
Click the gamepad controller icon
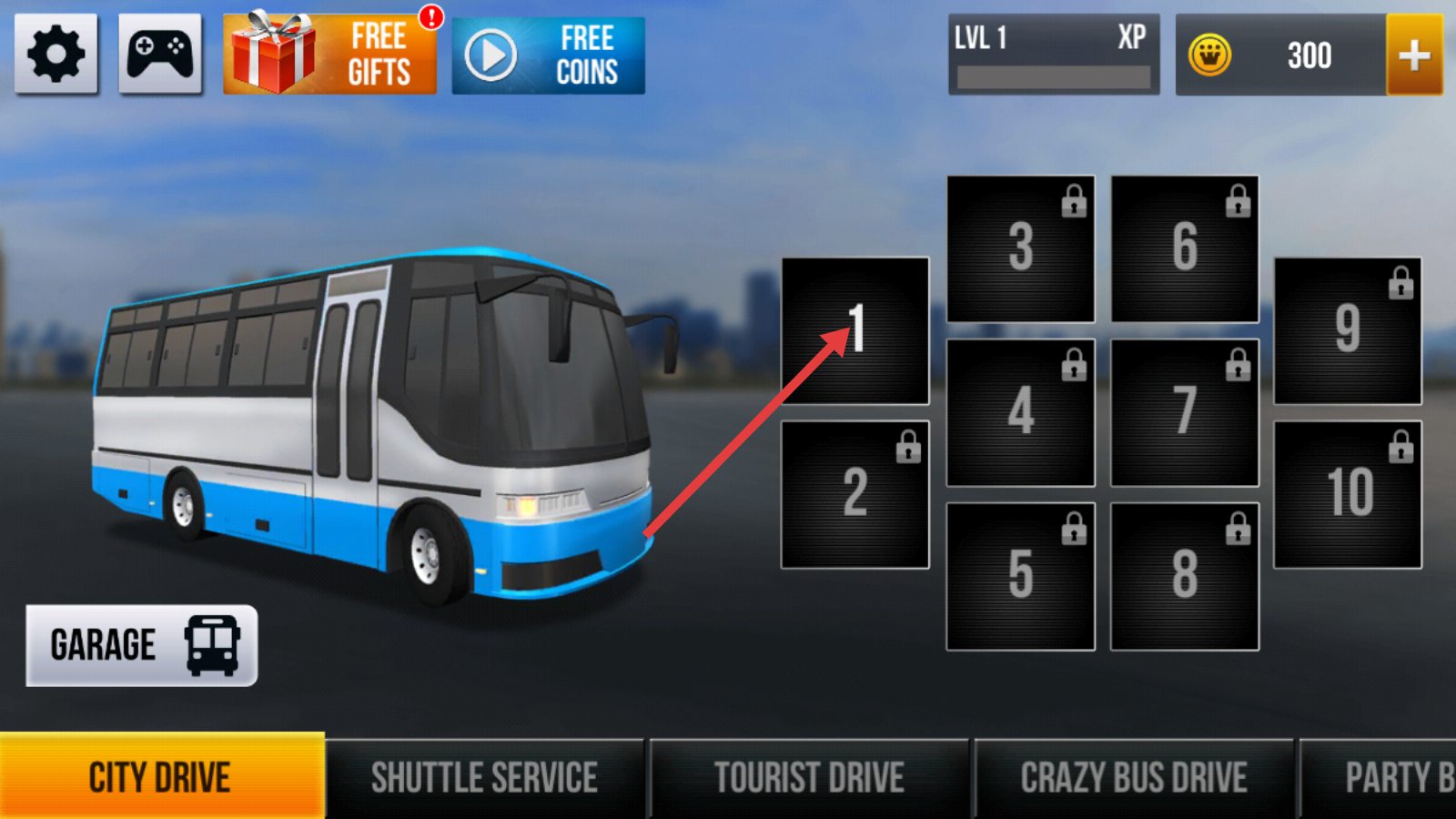coord(160,55)
